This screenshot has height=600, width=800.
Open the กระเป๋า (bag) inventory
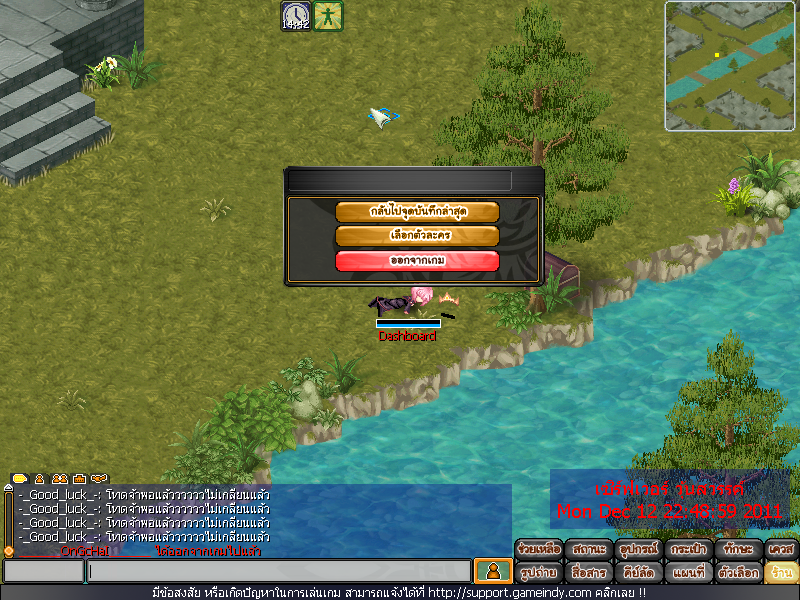point(686,549)
